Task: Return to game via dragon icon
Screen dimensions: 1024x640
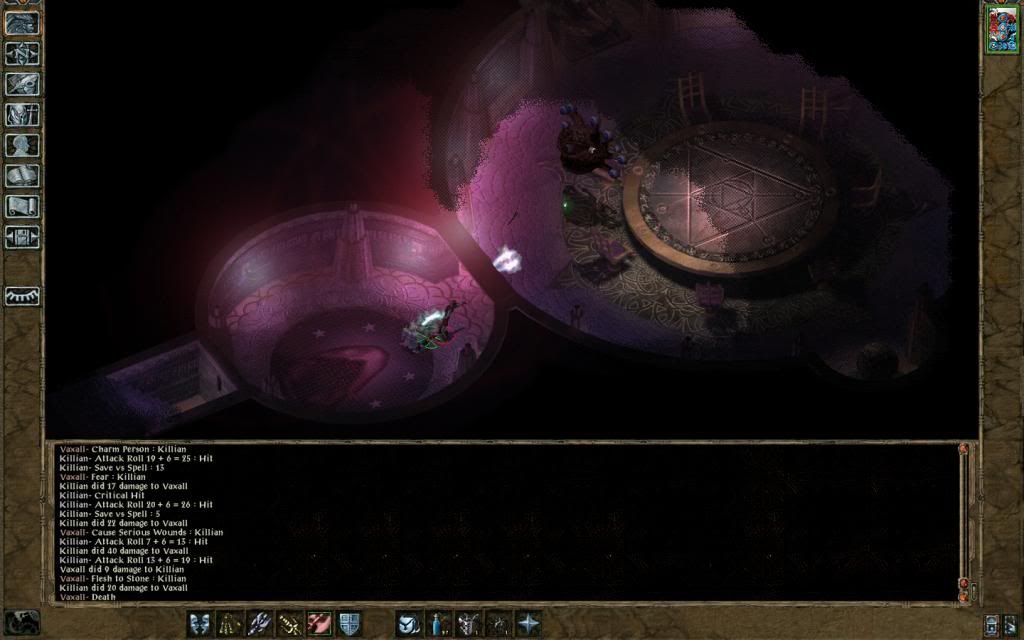Action: click(x=22, y=22)
